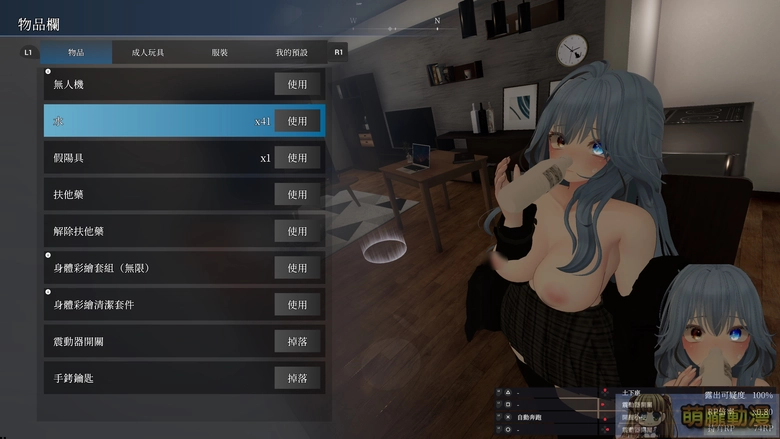780x439 pixels.
Task: Select the 扶他藥 item row
Action: [150, 194]
